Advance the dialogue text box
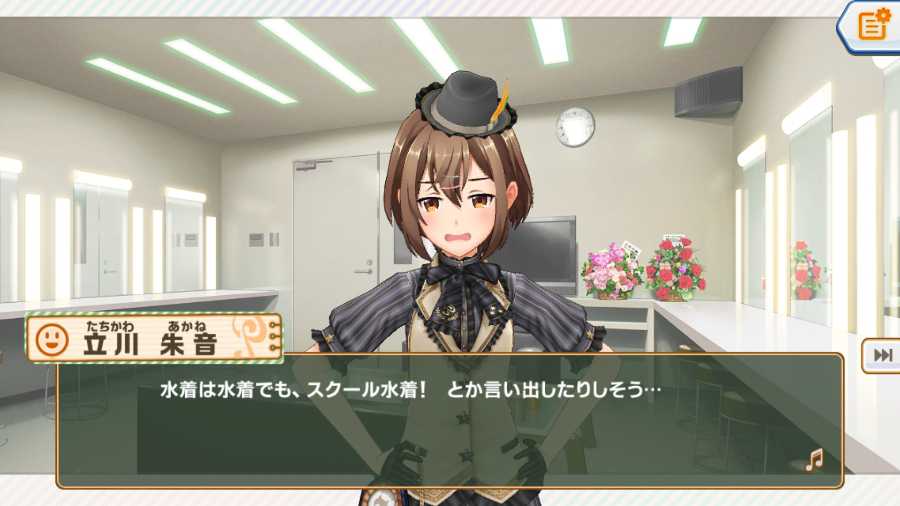The height and width of the screenshot is (506, 900). point(450,420)
